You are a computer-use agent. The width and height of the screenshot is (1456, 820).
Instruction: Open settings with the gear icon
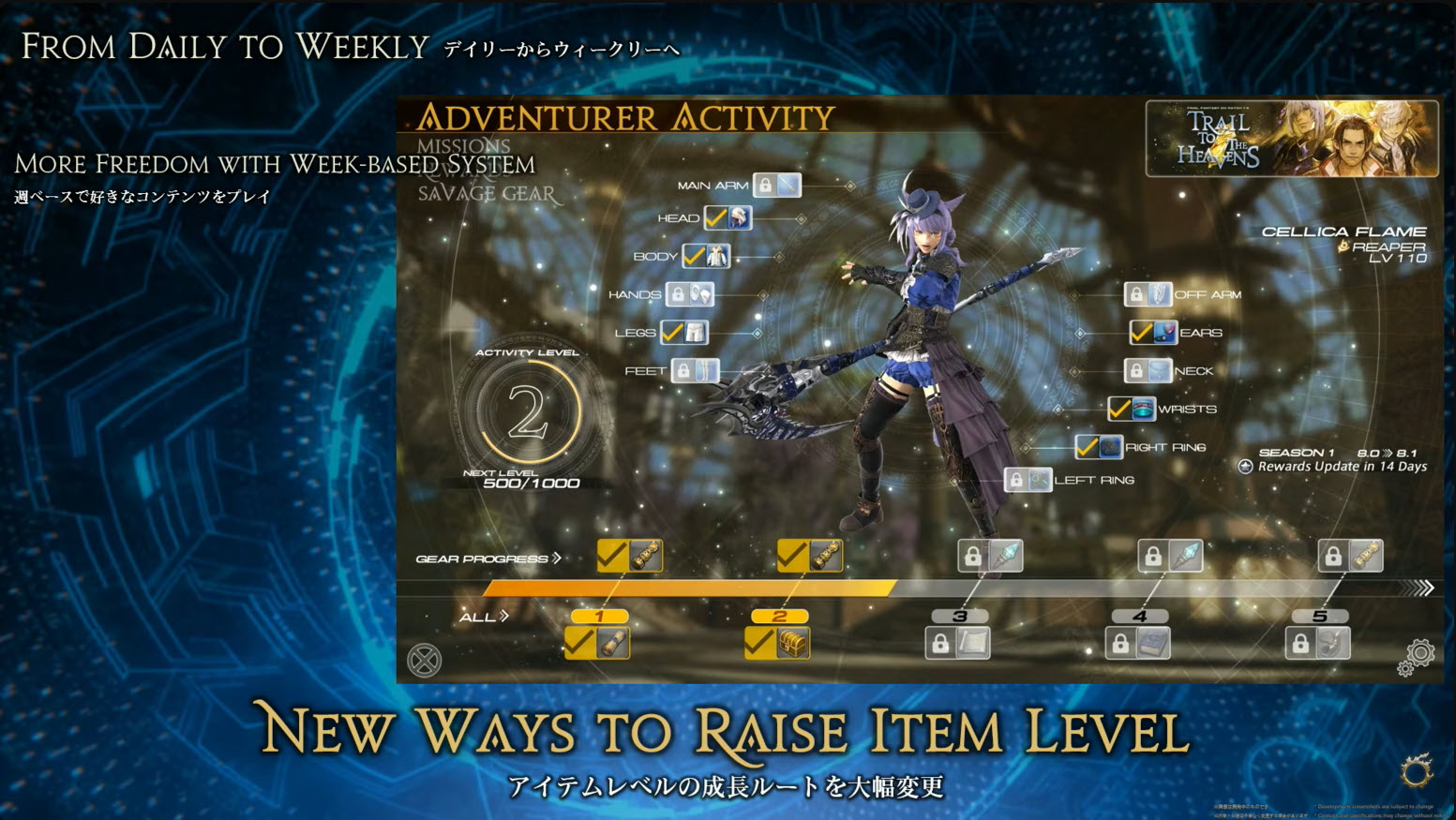[1418, 654]
